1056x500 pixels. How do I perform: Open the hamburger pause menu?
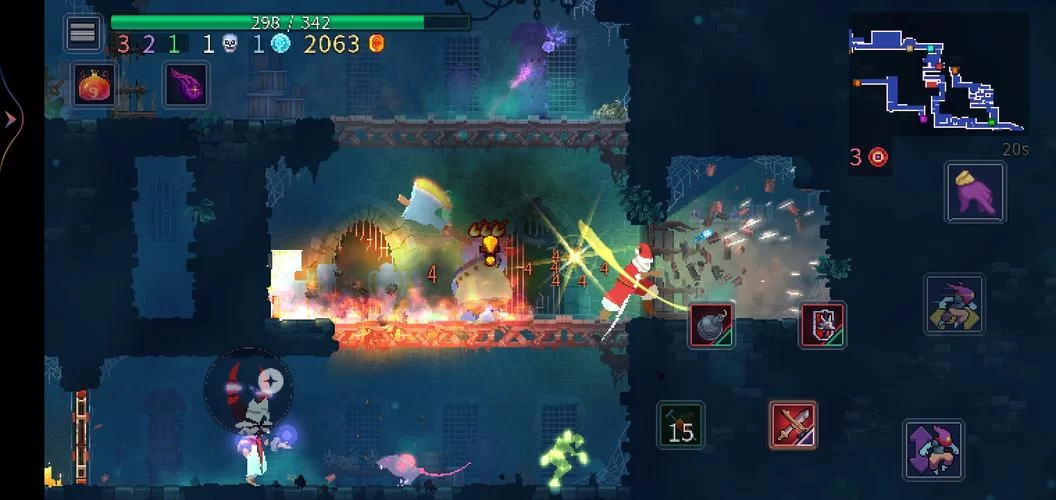83,33
